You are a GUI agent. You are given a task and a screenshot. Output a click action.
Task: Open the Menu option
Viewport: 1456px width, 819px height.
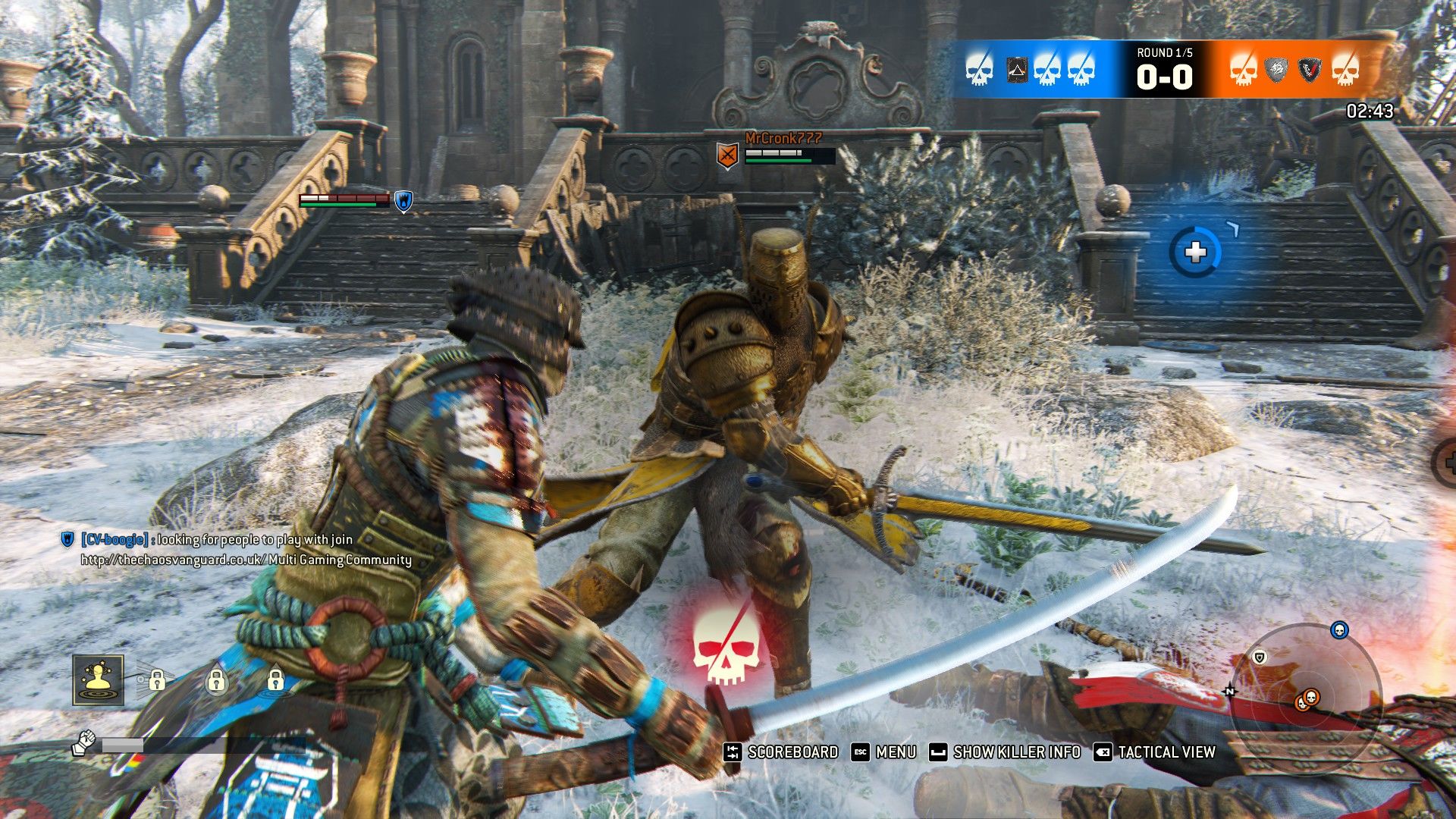click(884, 752)
